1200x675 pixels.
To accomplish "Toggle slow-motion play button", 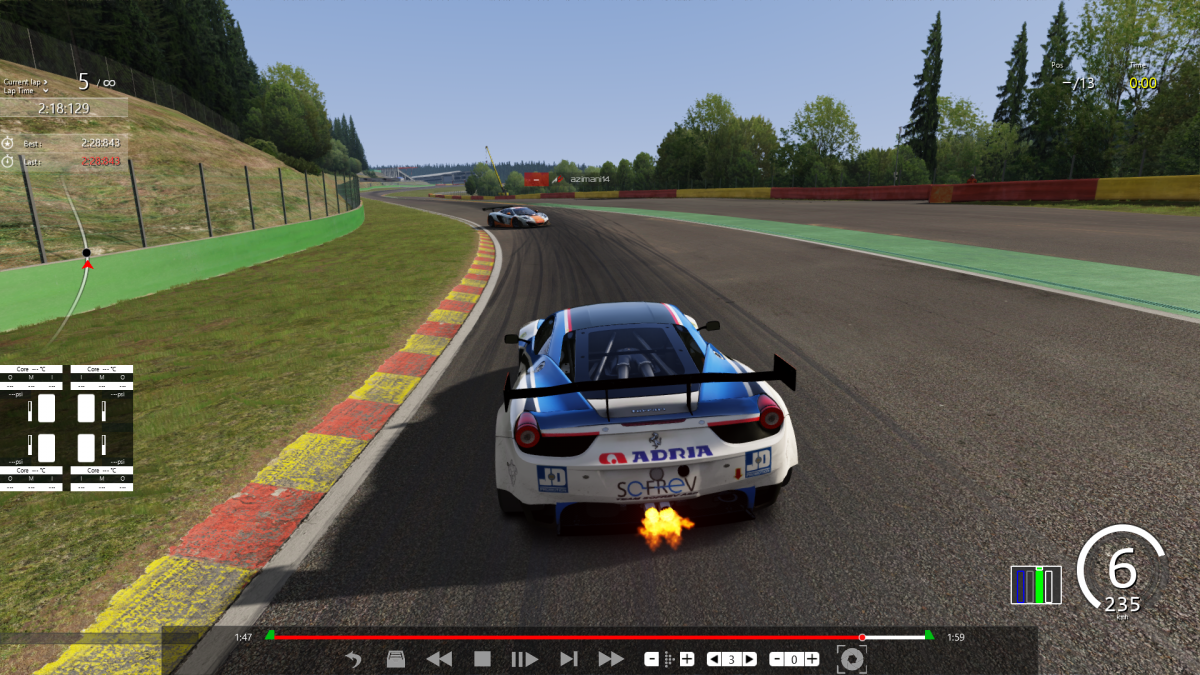I will coord(524,659).
